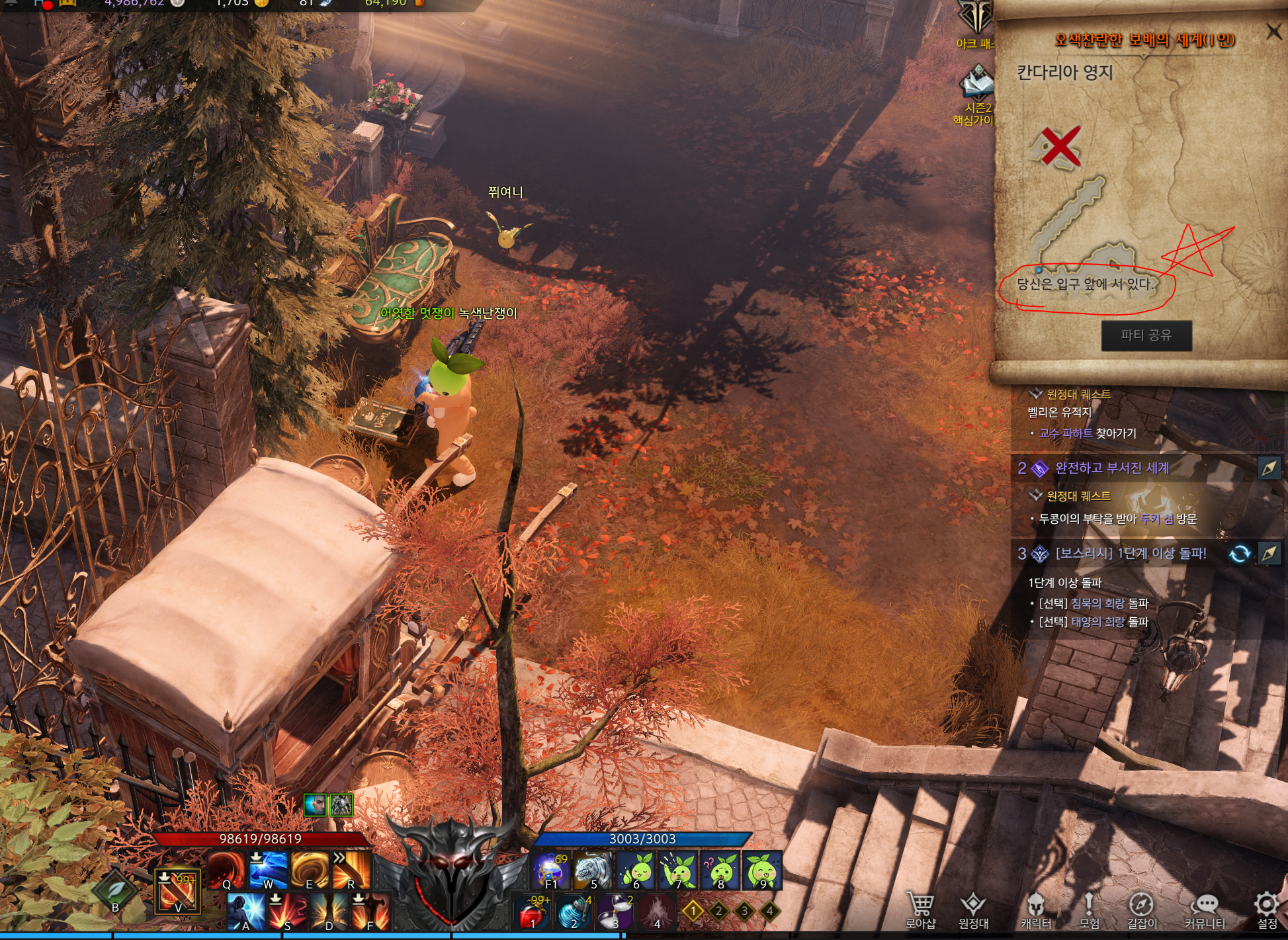Select the crossed-swords identity skill on V

point(177,891)
